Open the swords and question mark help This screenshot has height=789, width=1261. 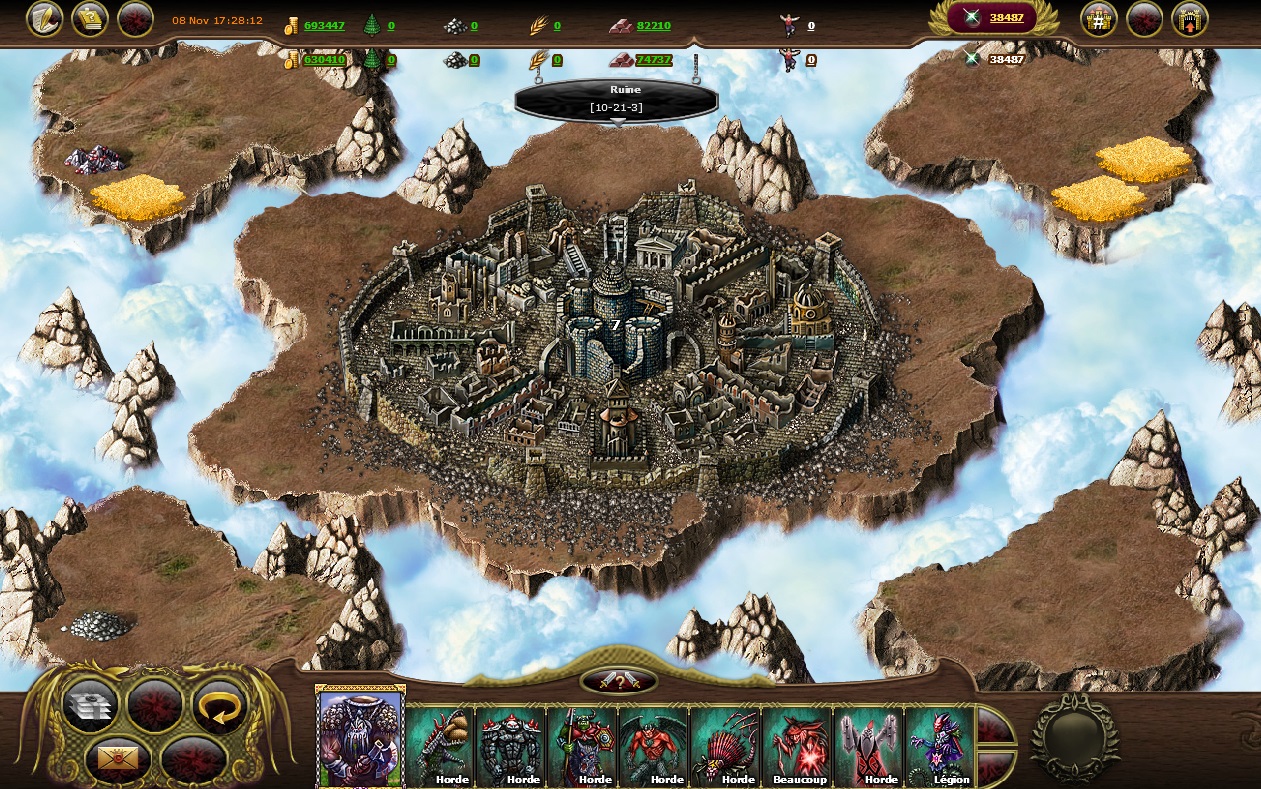[619, 682]
